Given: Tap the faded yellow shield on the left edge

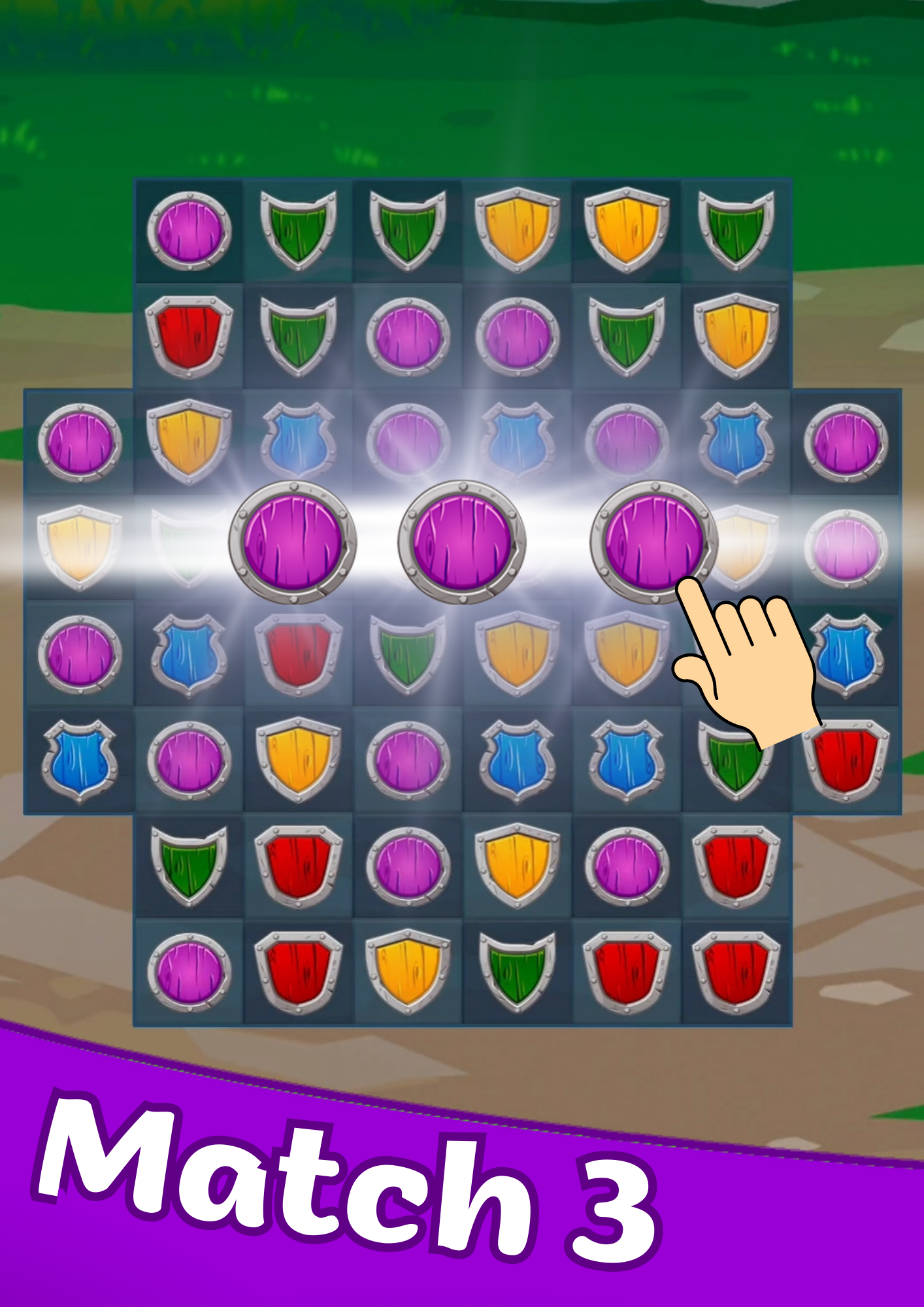Looking at the screenshot, I should 78,549.
